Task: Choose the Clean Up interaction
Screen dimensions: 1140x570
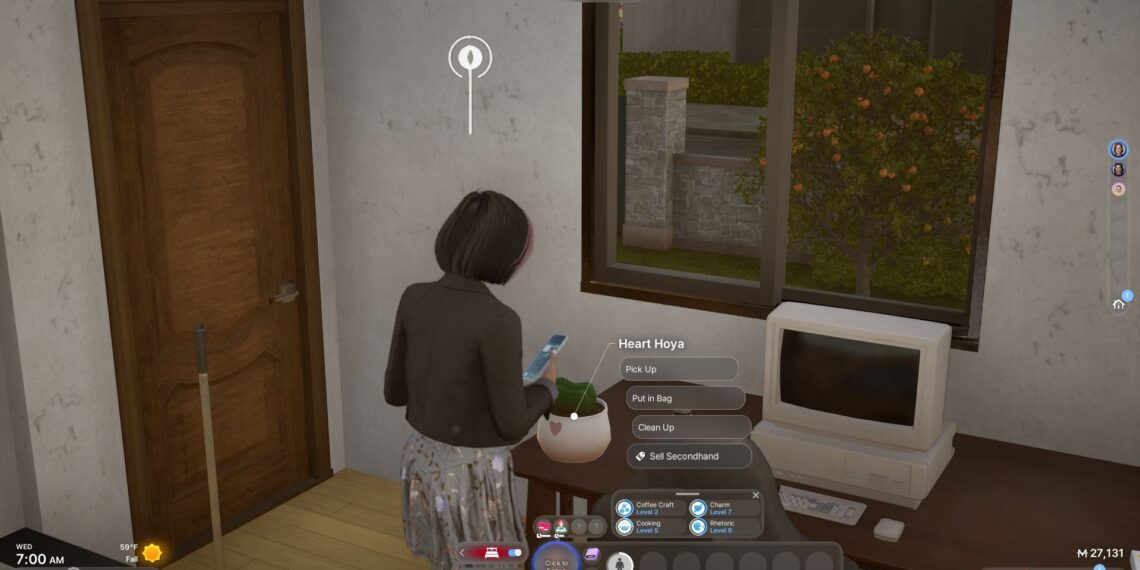Action: tap(690, 427)
